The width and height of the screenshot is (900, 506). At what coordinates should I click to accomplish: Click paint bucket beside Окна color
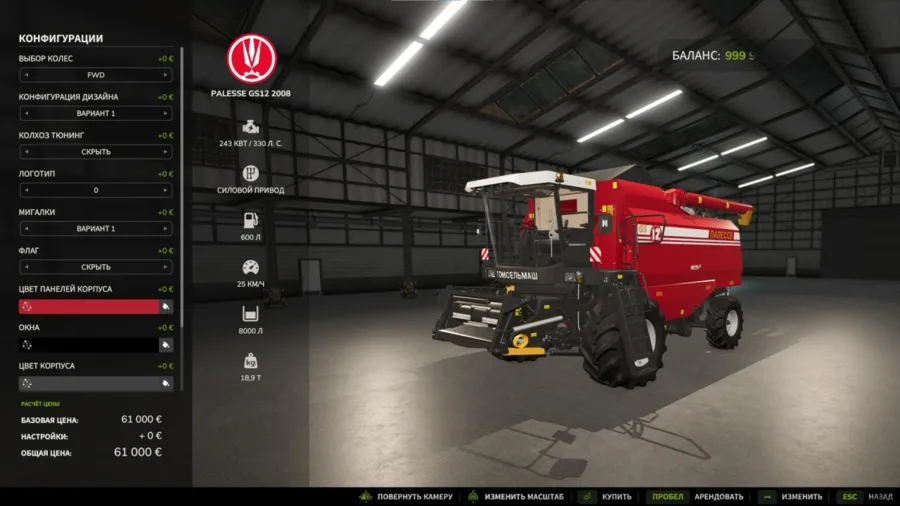click(x=166, y=344)
